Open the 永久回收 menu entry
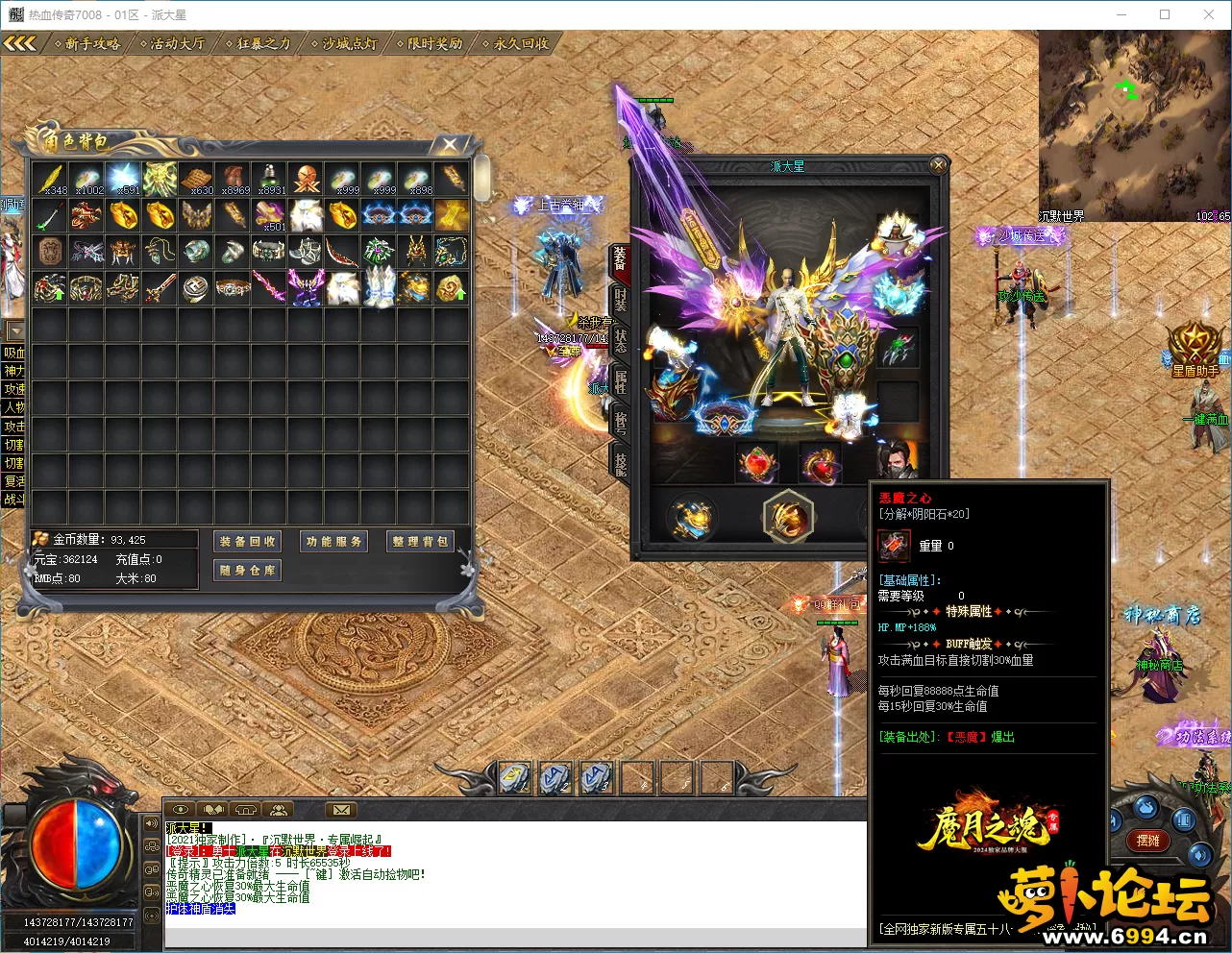Viewport: 1232px width, 953px height. pyautogui.click(x=519, y=43)
